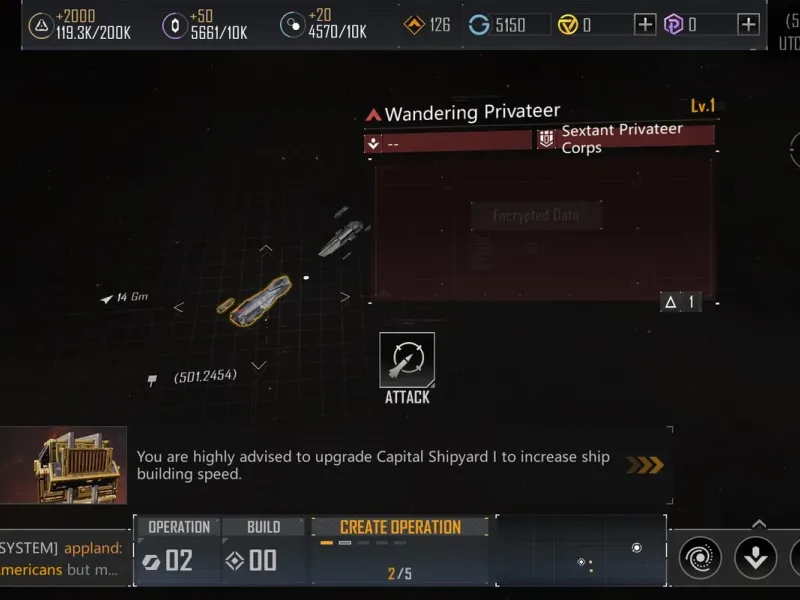The image size is (800, 600).
Task: Expand the bottom bar with the up chevron
Action: (x=758, y=523)
